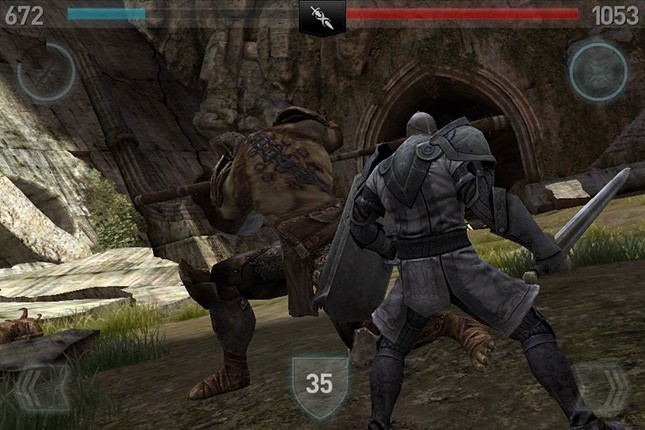The width and height of the screenshot is (645, 430).
Task: Dodge left with the left chevron button
Action: click(41, 388)
